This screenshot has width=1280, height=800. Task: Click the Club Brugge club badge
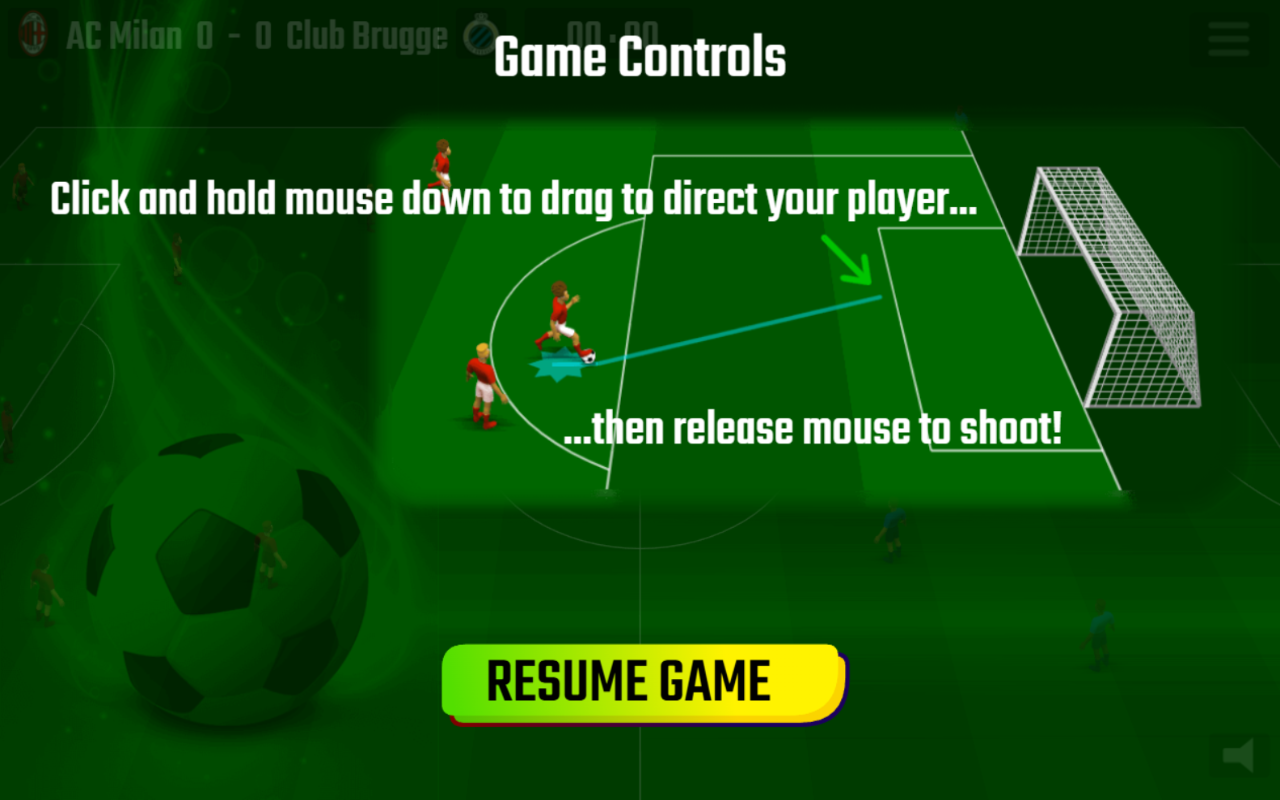(x=482, y=35)
